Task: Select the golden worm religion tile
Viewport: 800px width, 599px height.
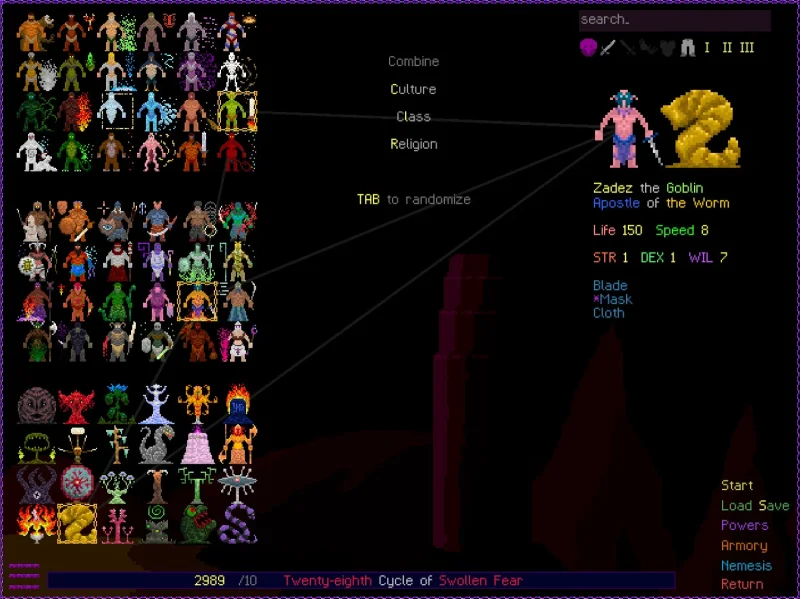Action: [x=76, y=523]
